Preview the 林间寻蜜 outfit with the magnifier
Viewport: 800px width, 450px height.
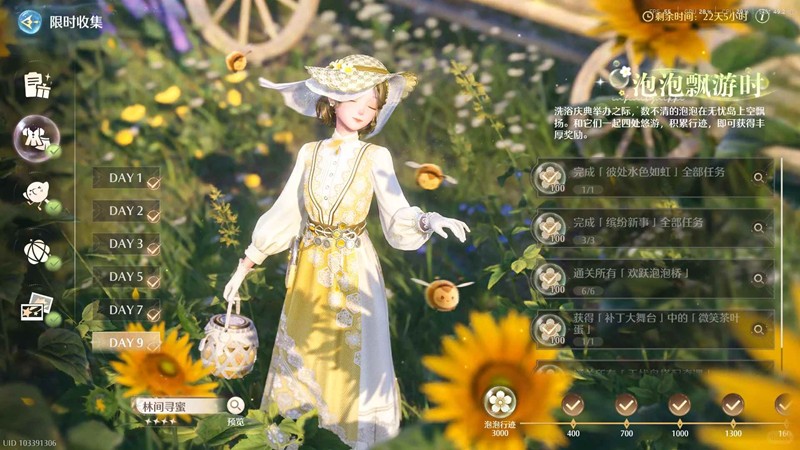tap(235, 405)
